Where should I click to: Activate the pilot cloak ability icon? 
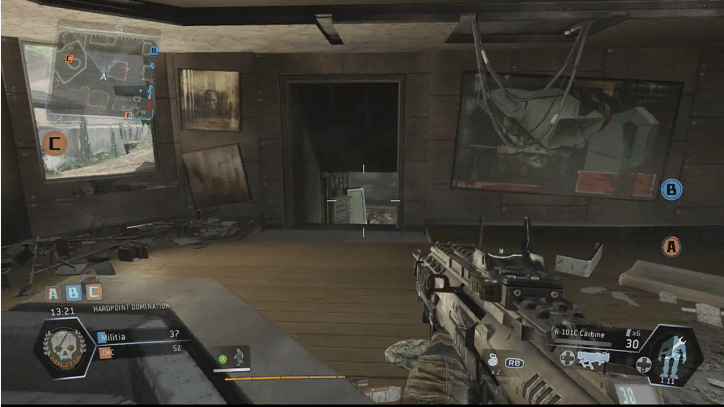[236, 356]
